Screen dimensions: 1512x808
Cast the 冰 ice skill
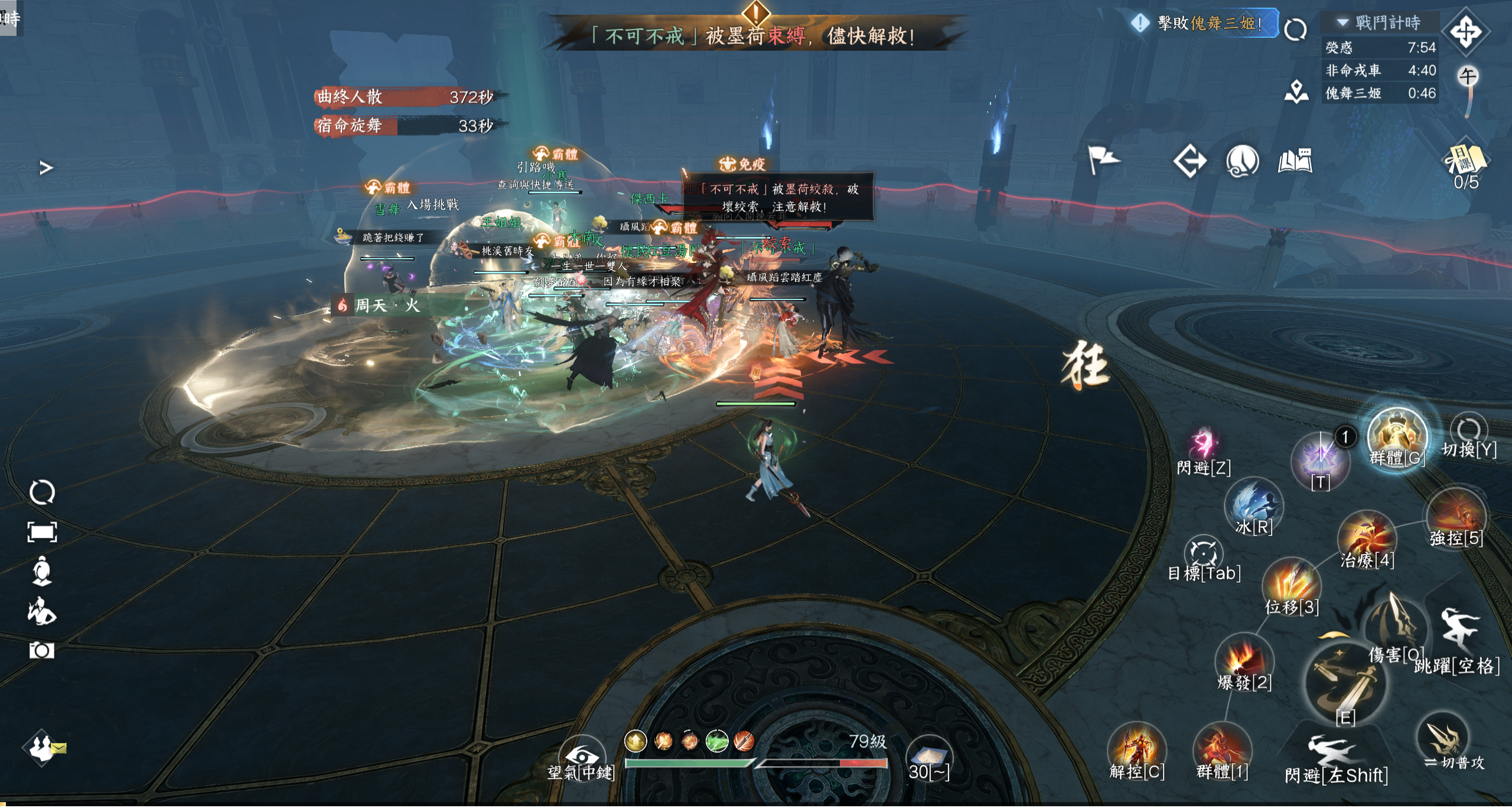point(1254,505)
